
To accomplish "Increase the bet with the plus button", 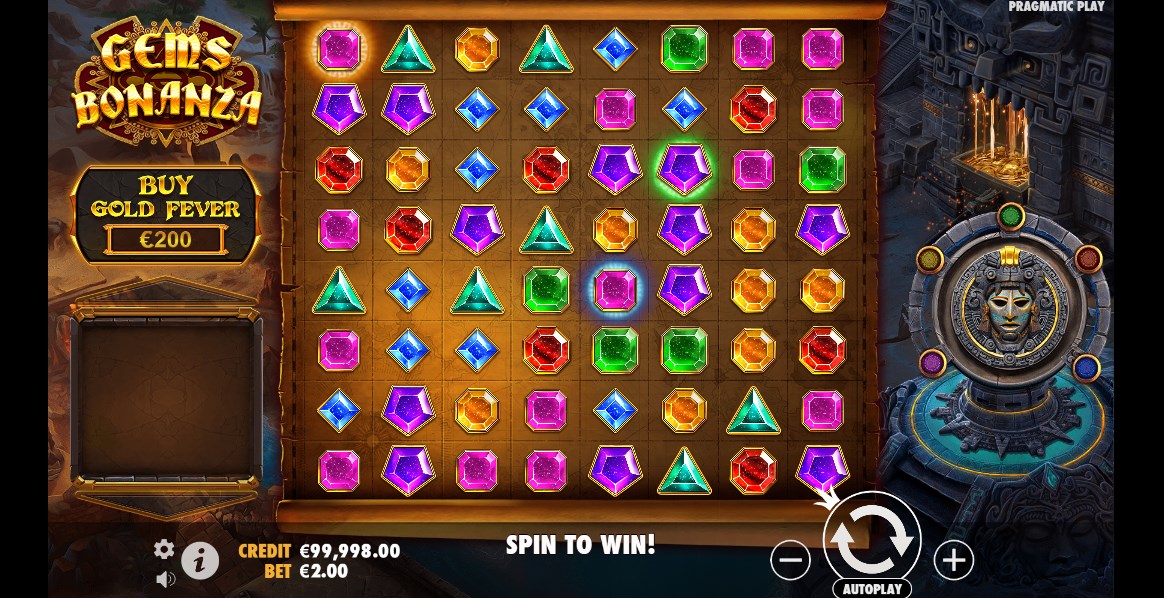I will [x=953, y=561].
